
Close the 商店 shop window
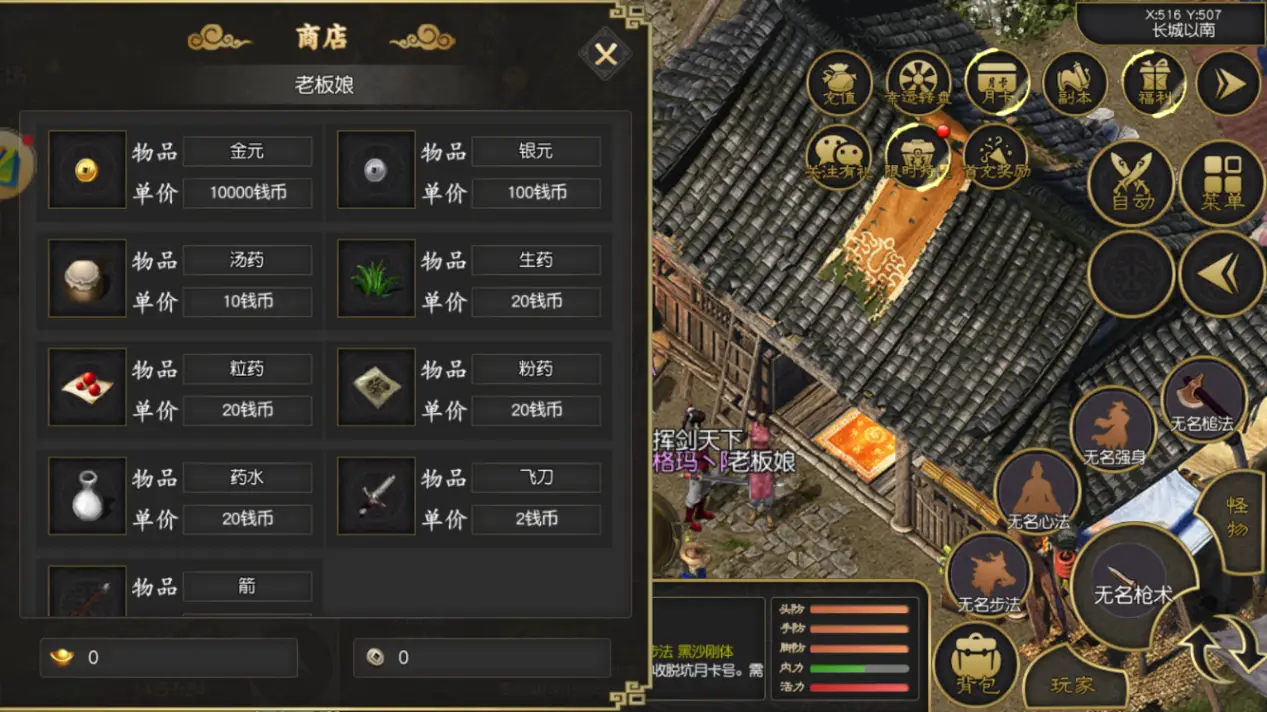[x=605, y=54]
